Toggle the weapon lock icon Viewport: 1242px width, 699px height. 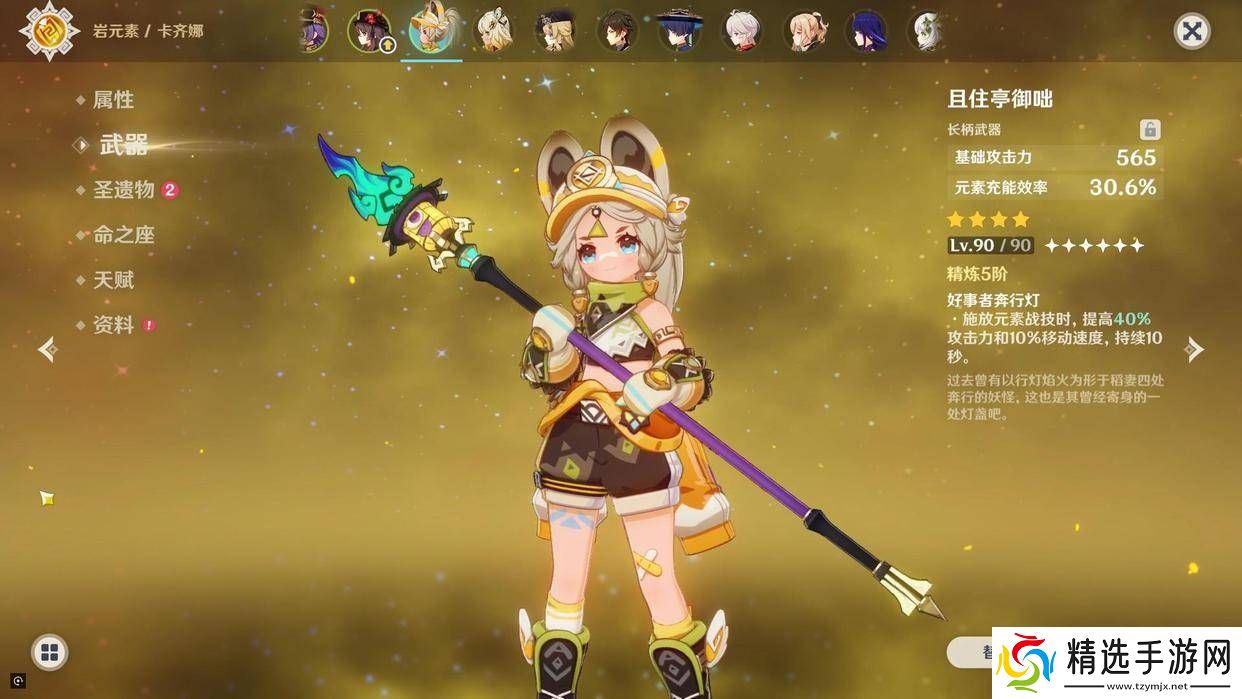[1150, 129]
